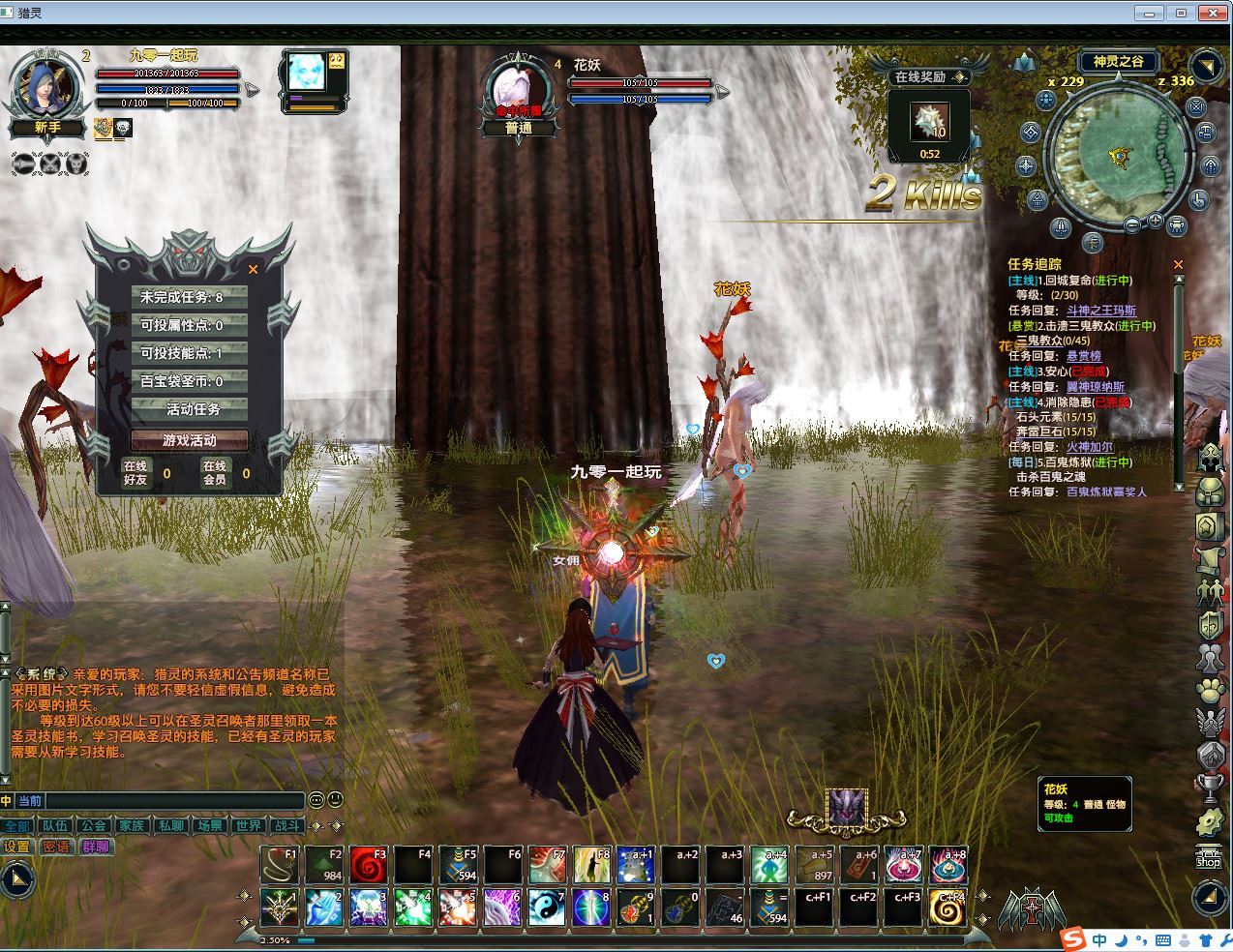Close the 任务追踪 quest tracker
Viewport: 1233px width, 952px height.
[1178, 264]
